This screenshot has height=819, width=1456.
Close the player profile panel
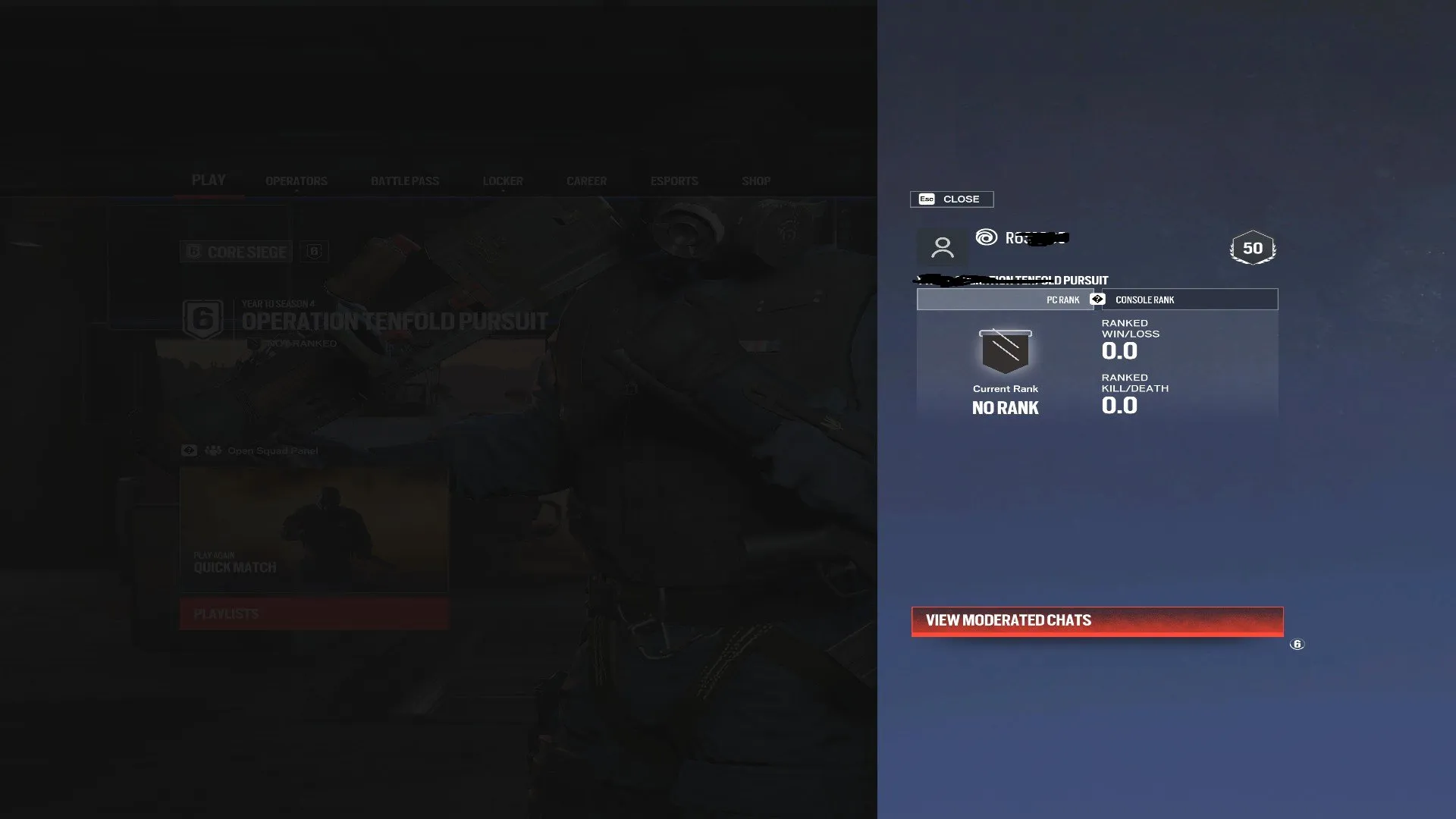click(951, 199)
